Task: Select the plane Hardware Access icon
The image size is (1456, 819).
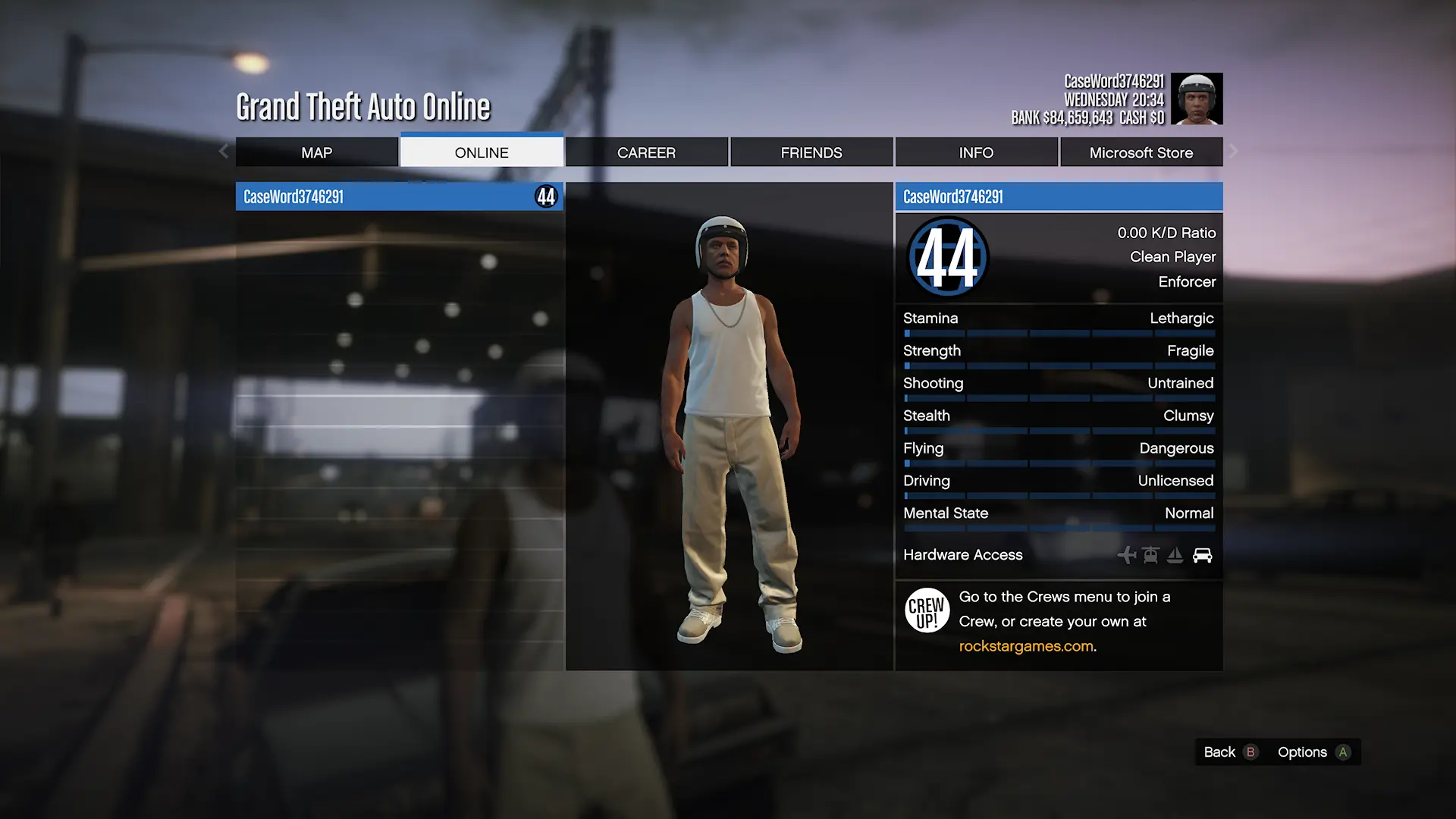Action: [1127, 555]
